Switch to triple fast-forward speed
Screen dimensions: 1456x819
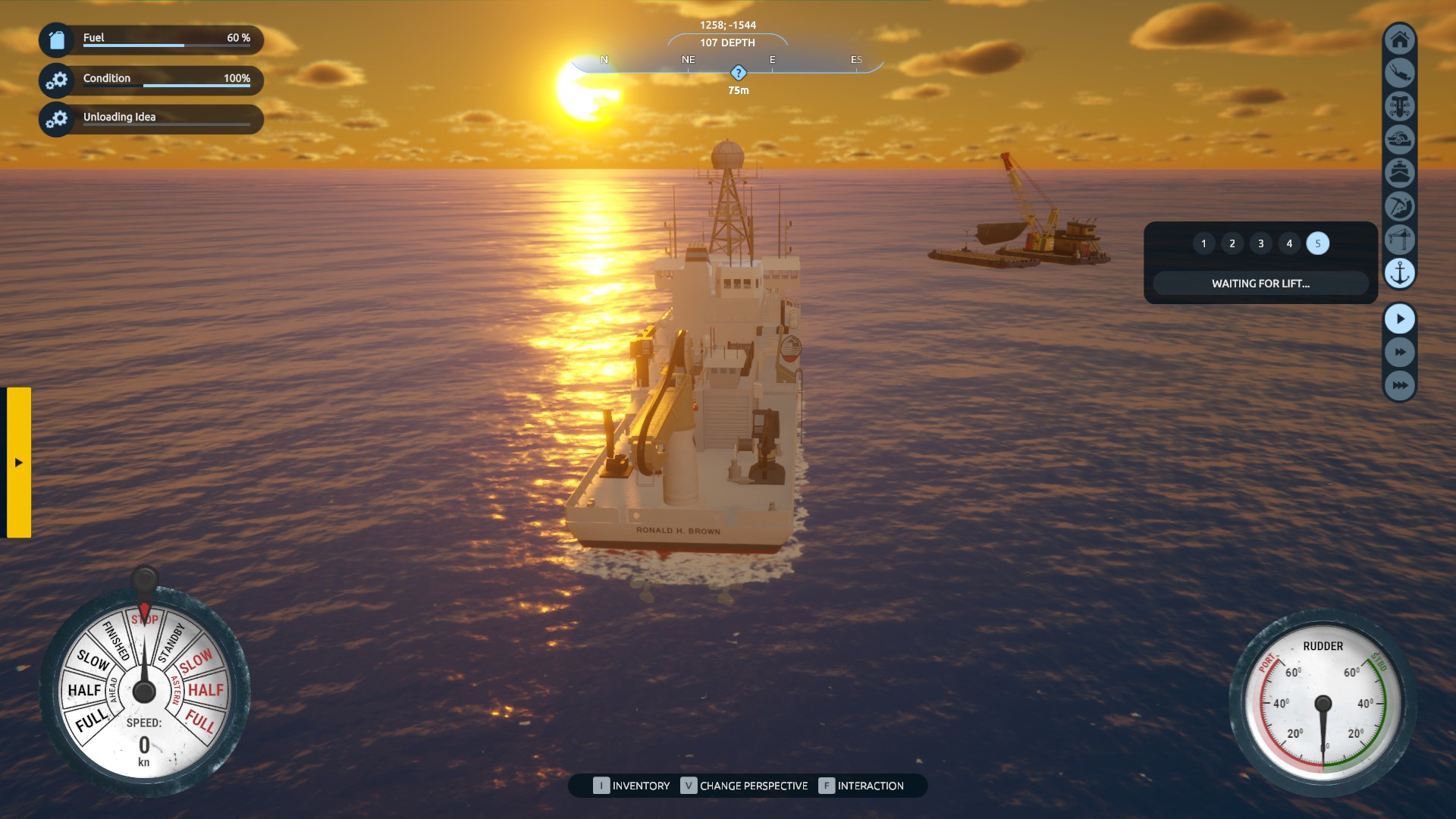(1400, 385)
